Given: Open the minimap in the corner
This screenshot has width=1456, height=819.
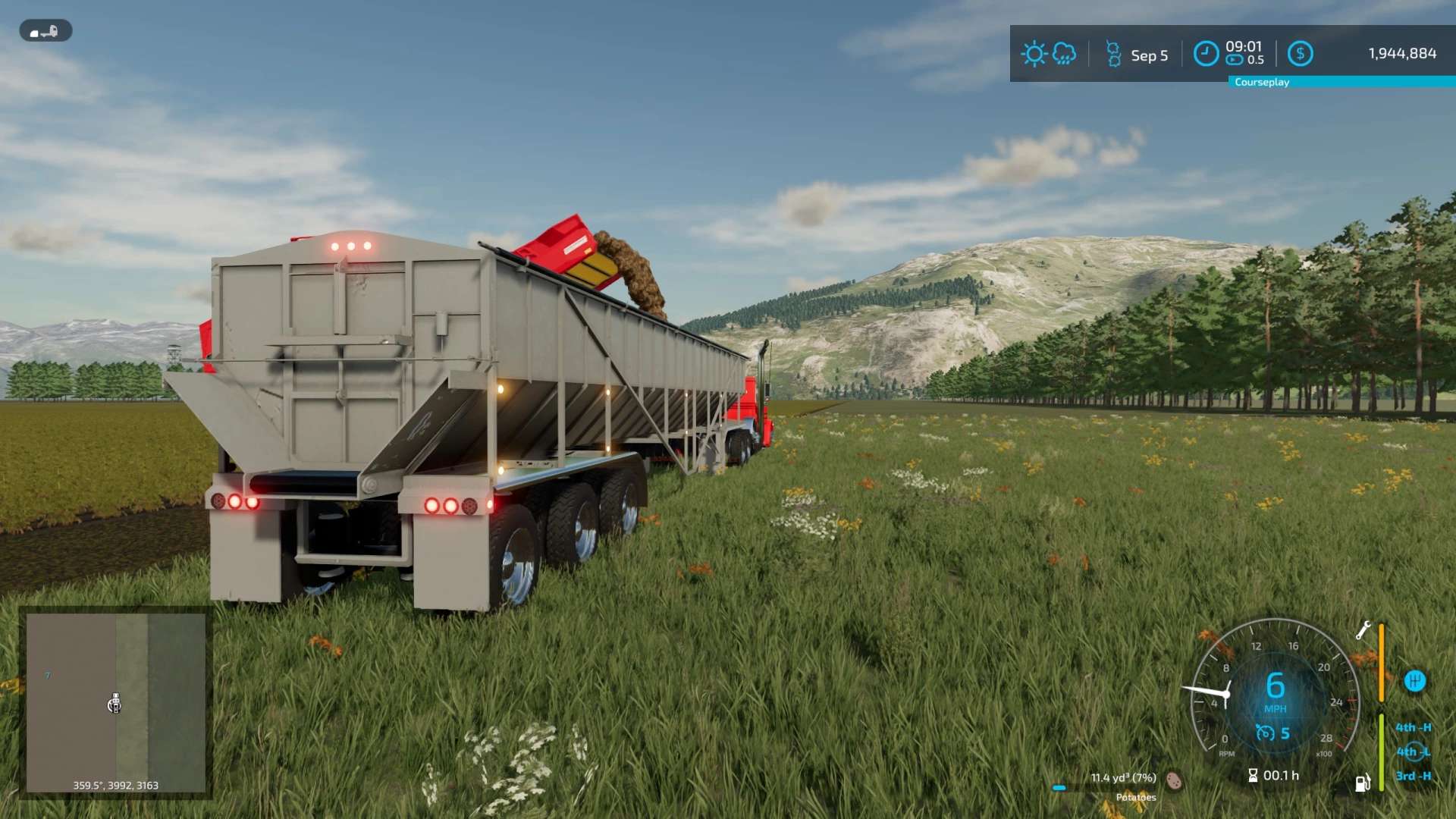Looking at the screenshot, I should [115, 702].
